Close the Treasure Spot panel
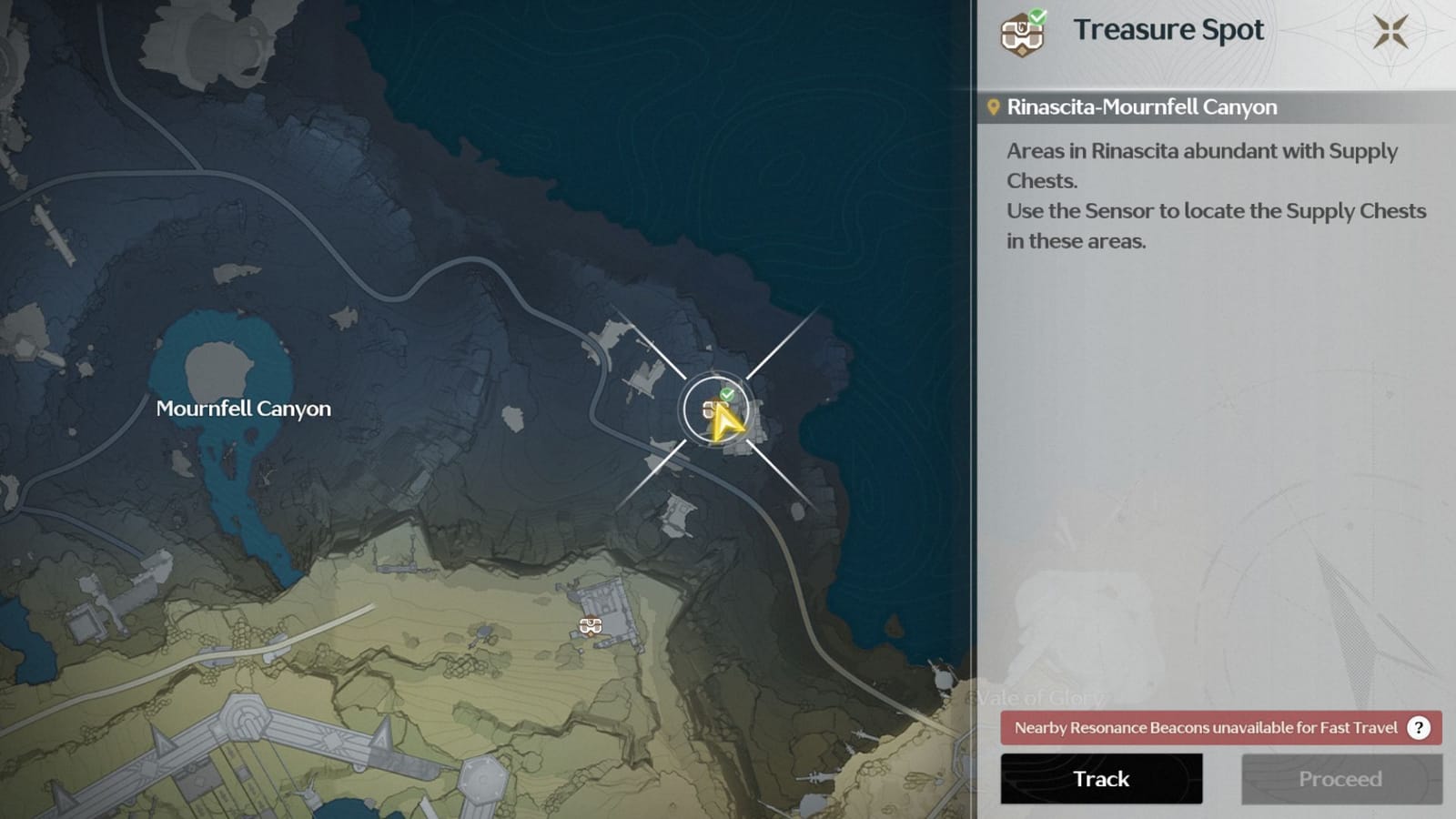The width and height of the screenshot is (1456, 819). click(1390, 31)
